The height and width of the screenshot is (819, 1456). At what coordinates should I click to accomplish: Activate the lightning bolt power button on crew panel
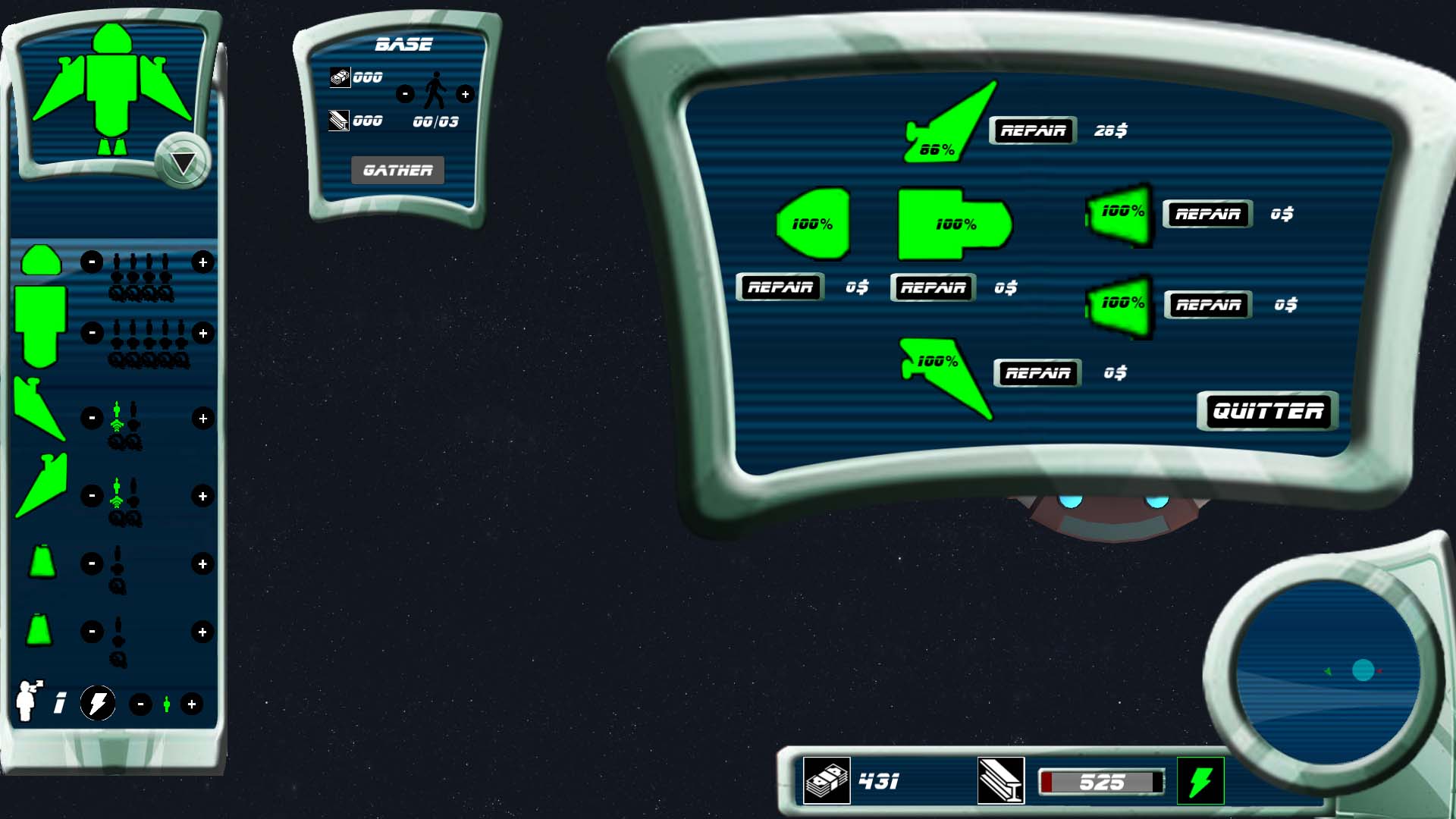coord(98,704)
